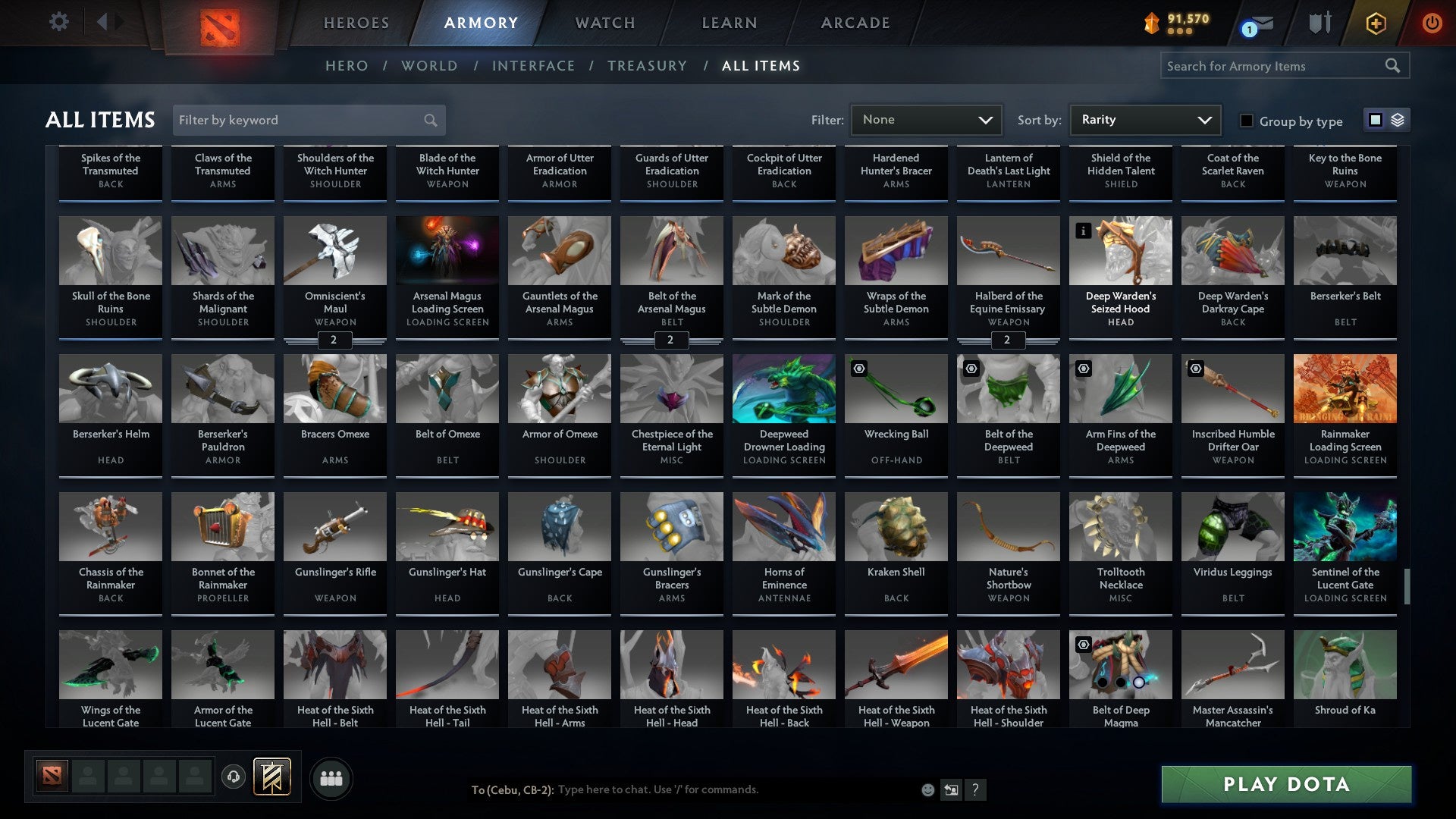Click the emoji smiley in the chat bar

[x=927, y=789]
